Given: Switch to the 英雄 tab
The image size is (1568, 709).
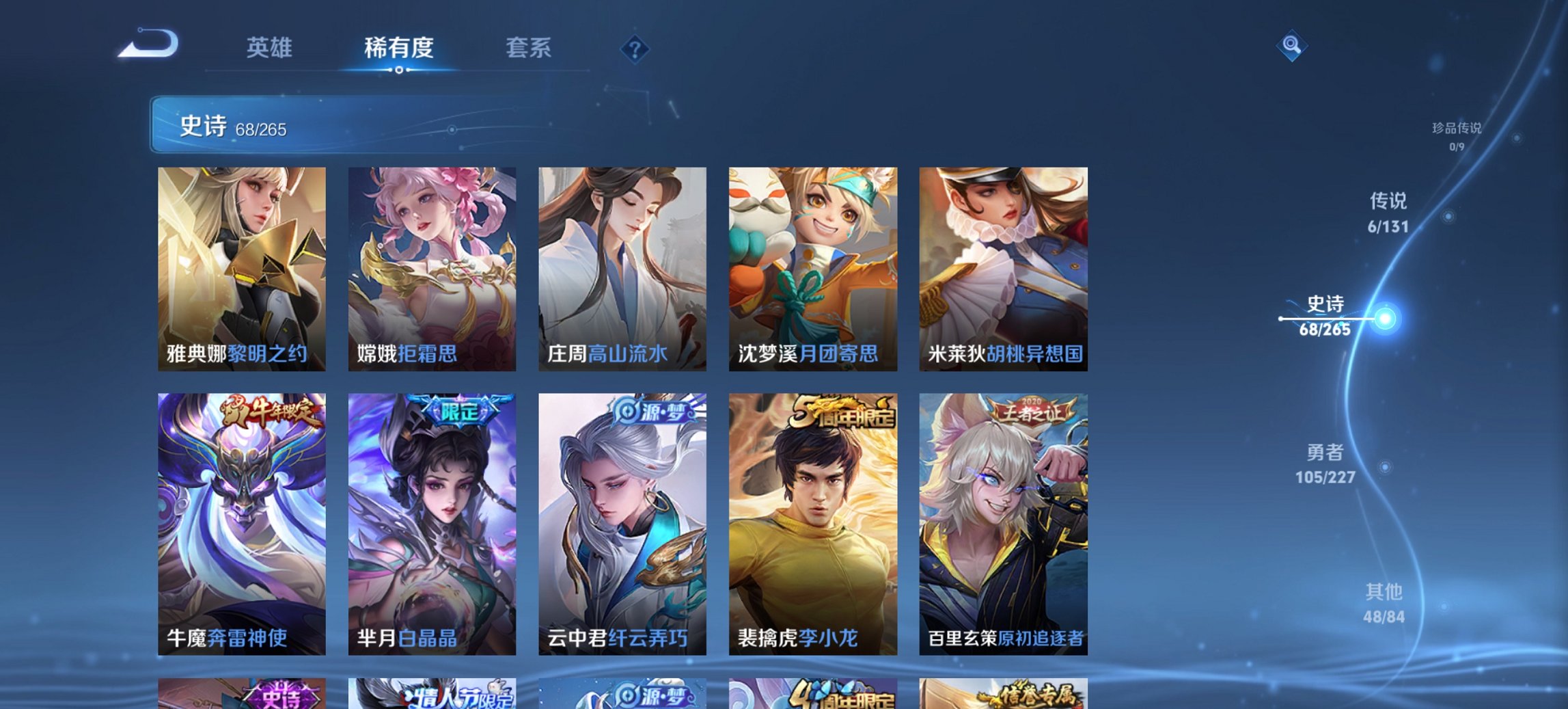Looking at the screenshot, I should tap(270, 49).
